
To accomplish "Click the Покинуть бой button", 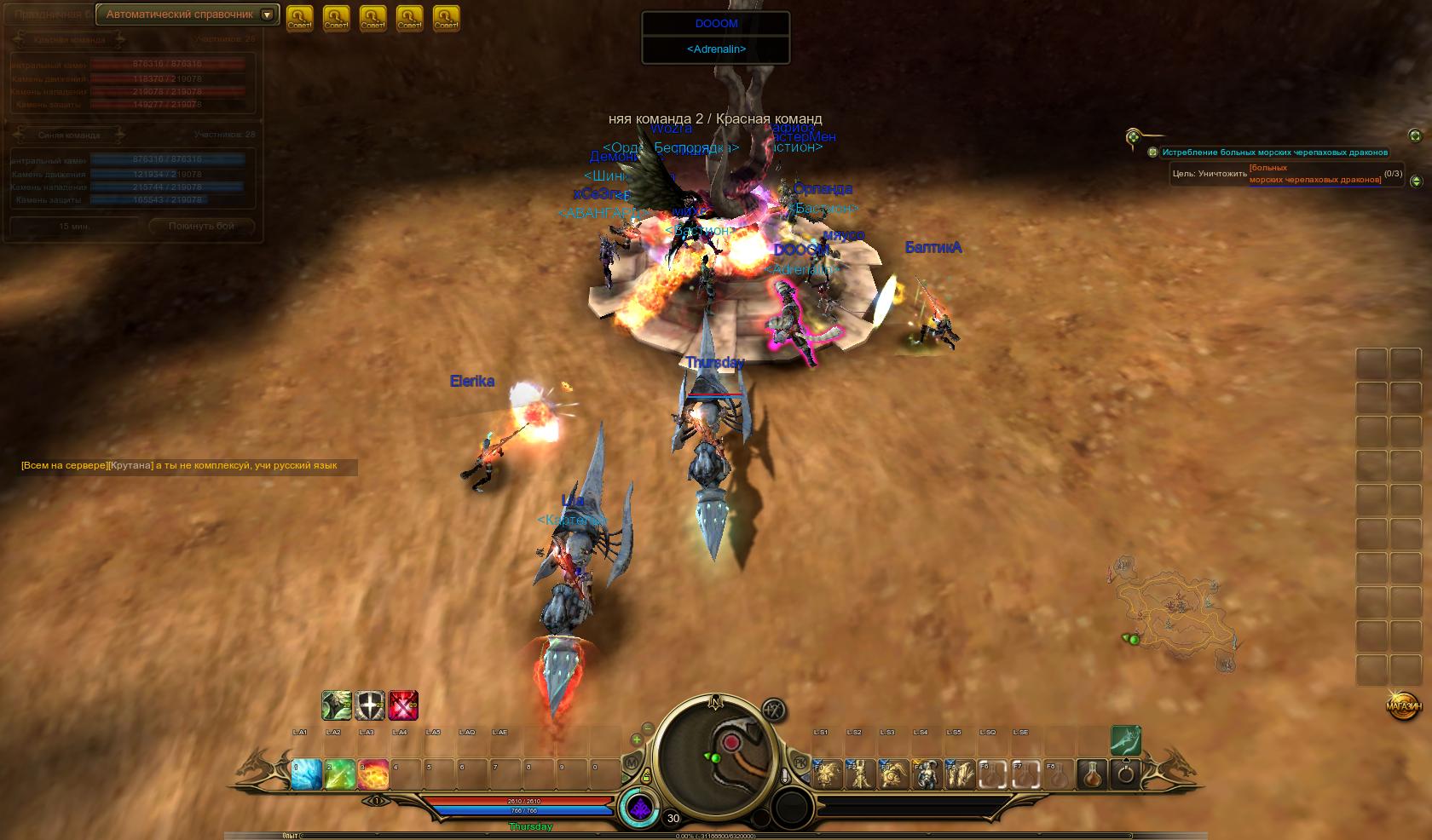I will point(201,227).
